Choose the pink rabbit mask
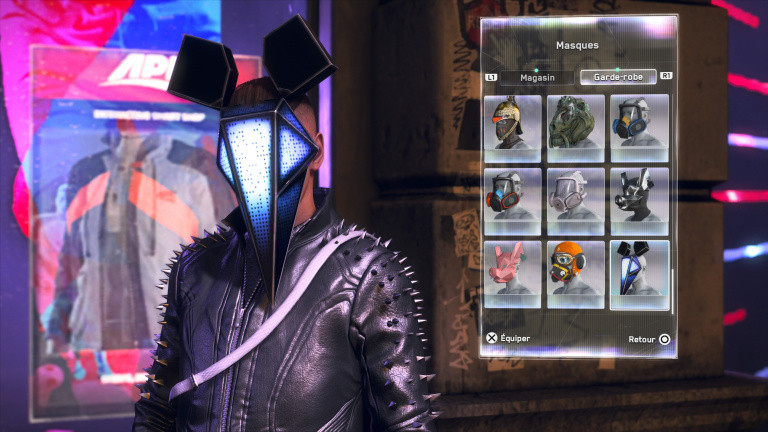The height and width of the screenshot is (432, 768). [x=512, y=274]
